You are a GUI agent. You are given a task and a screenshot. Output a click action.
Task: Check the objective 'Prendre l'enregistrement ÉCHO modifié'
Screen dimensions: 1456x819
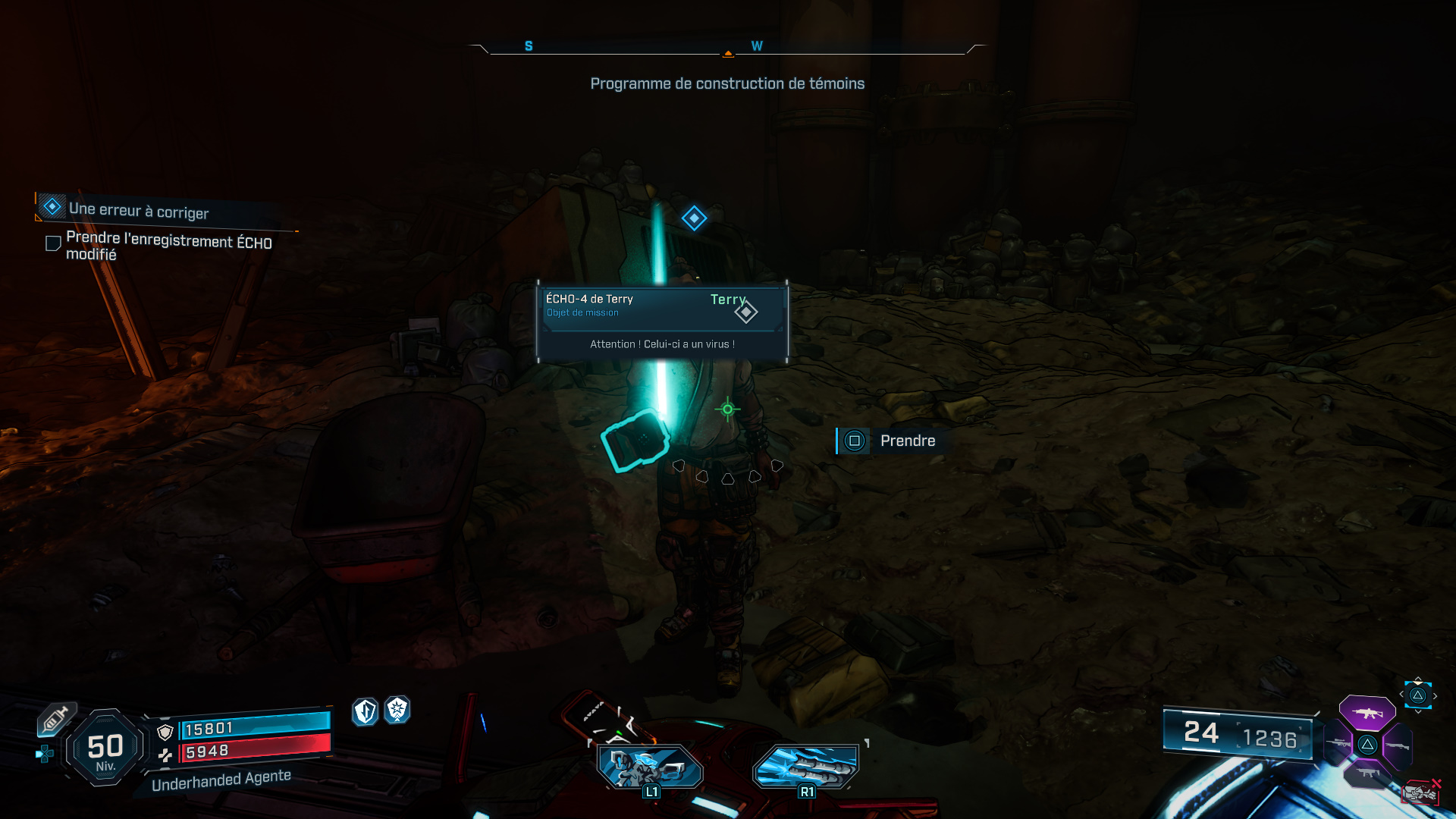coord(52,243)
